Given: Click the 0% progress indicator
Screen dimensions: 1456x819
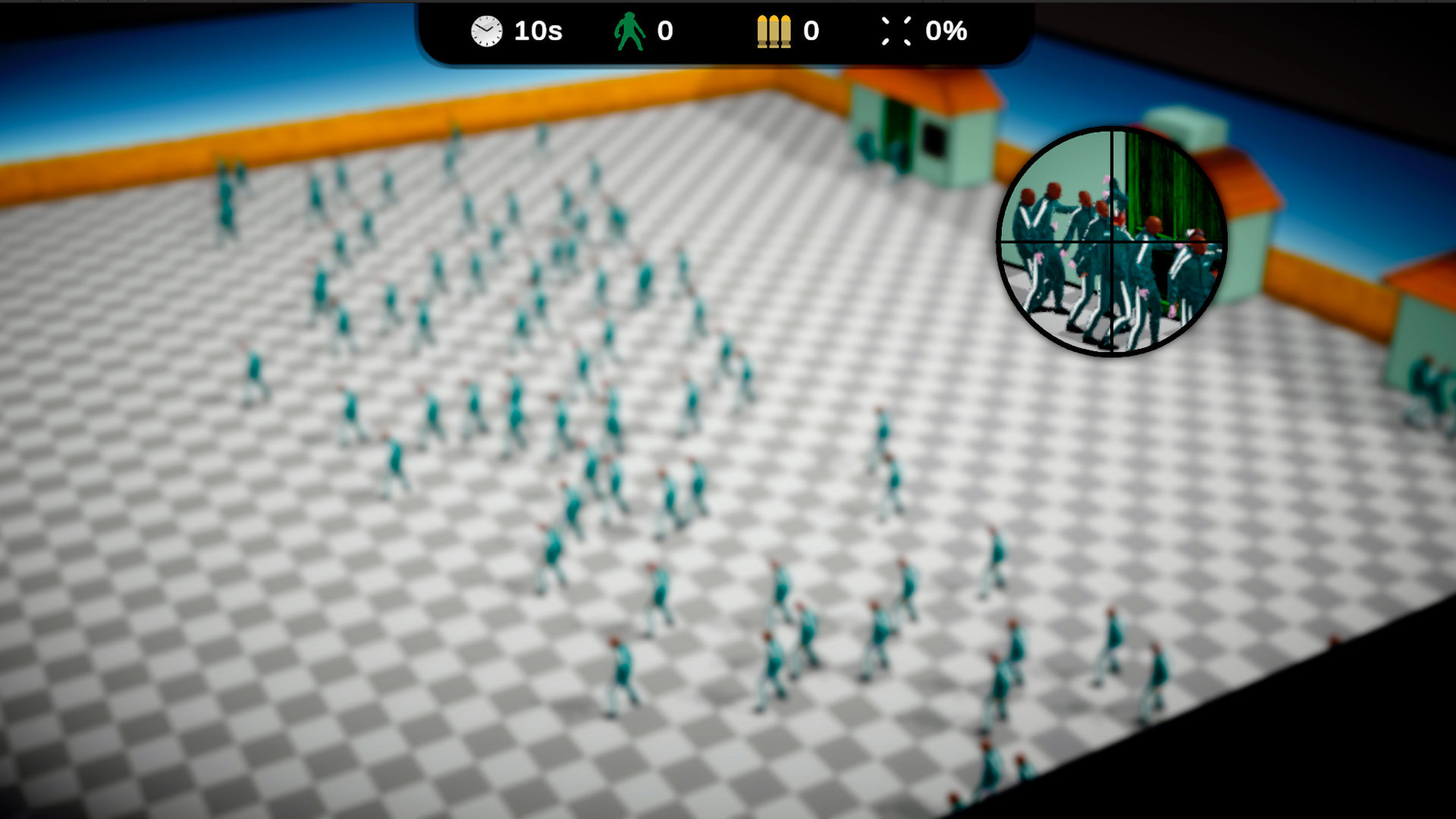Looking at the screenshot, I should coord(946,31).
